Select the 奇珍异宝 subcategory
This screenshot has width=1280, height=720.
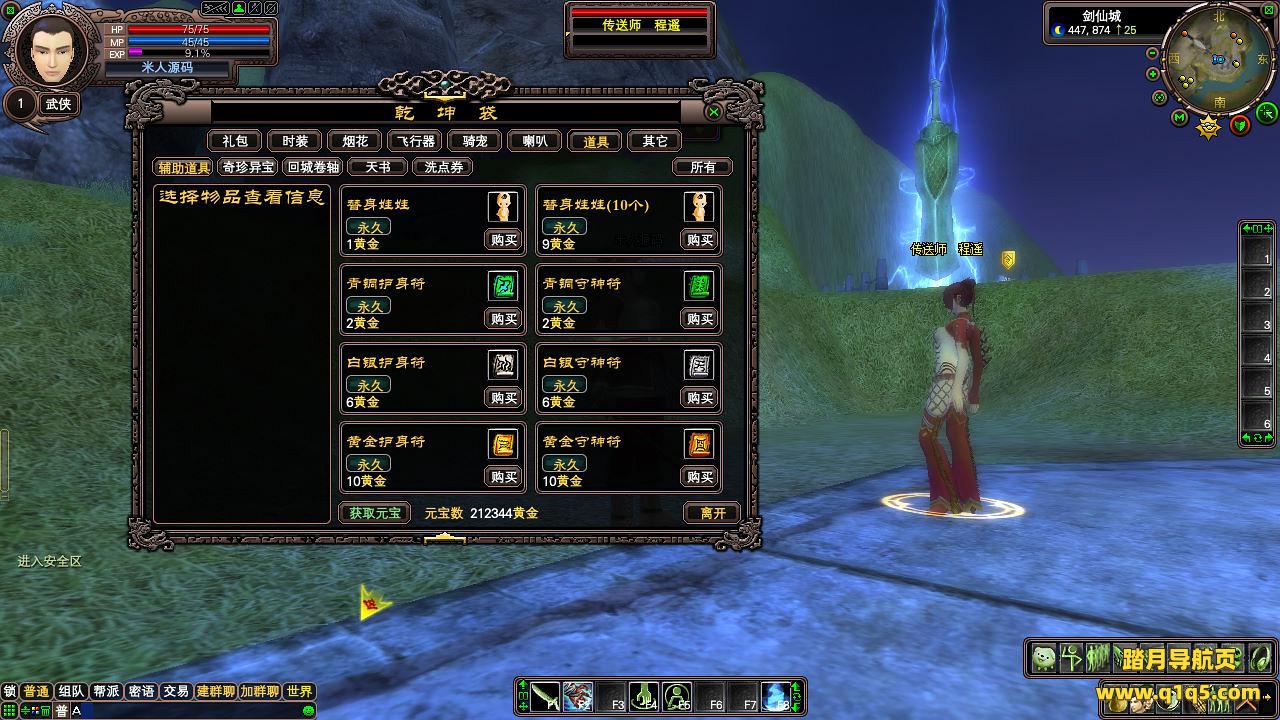pos(248,167)
